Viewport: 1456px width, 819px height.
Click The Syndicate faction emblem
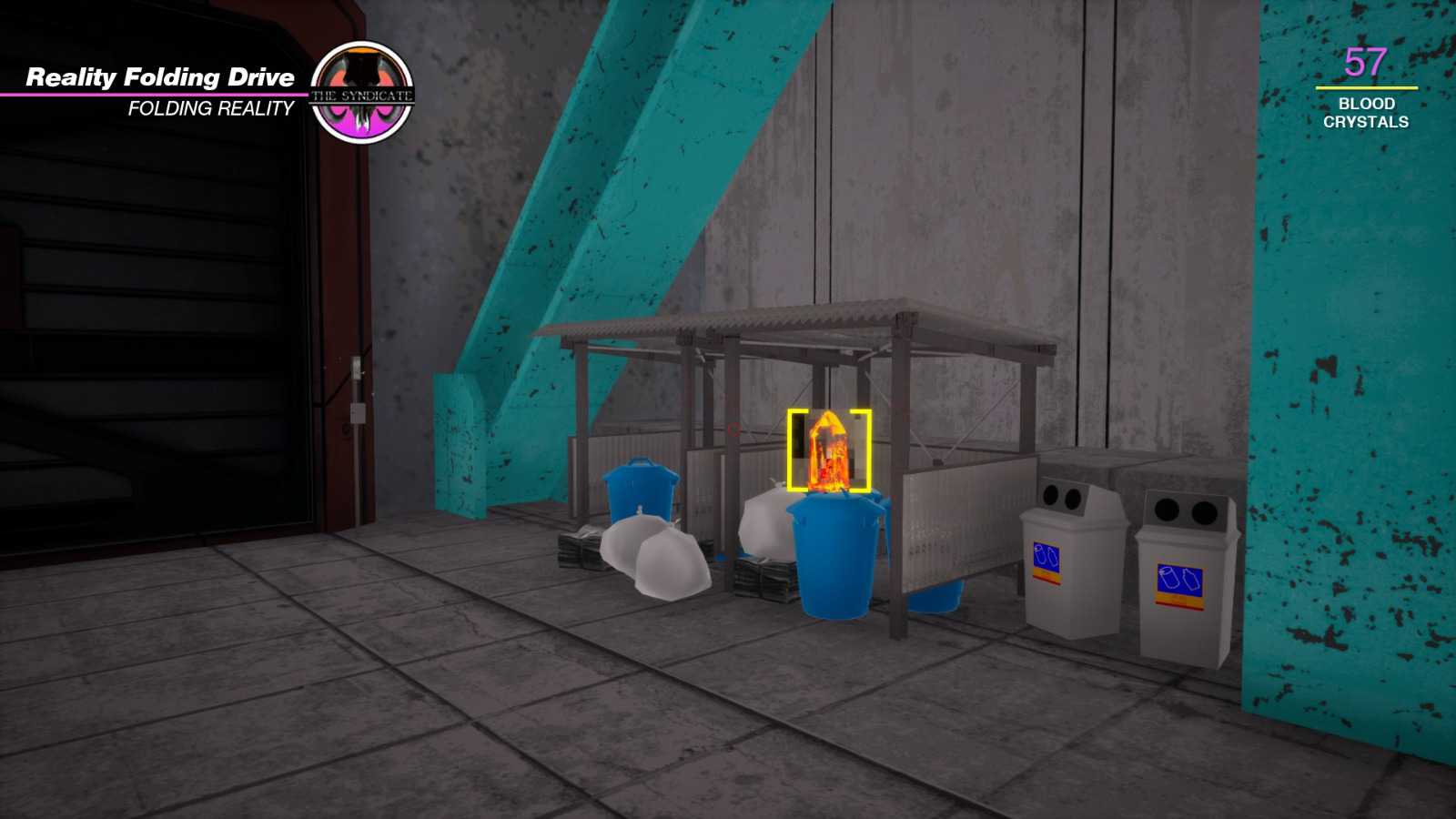click(363, 85)
